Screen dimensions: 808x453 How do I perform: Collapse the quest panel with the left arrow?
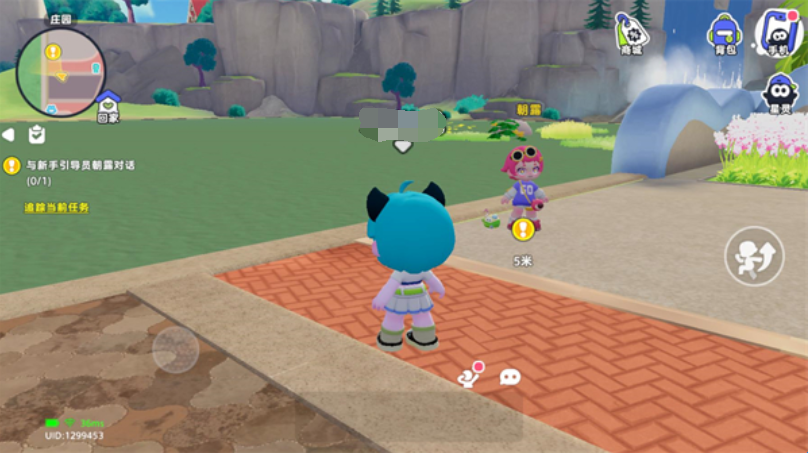(x=8, y=134)
